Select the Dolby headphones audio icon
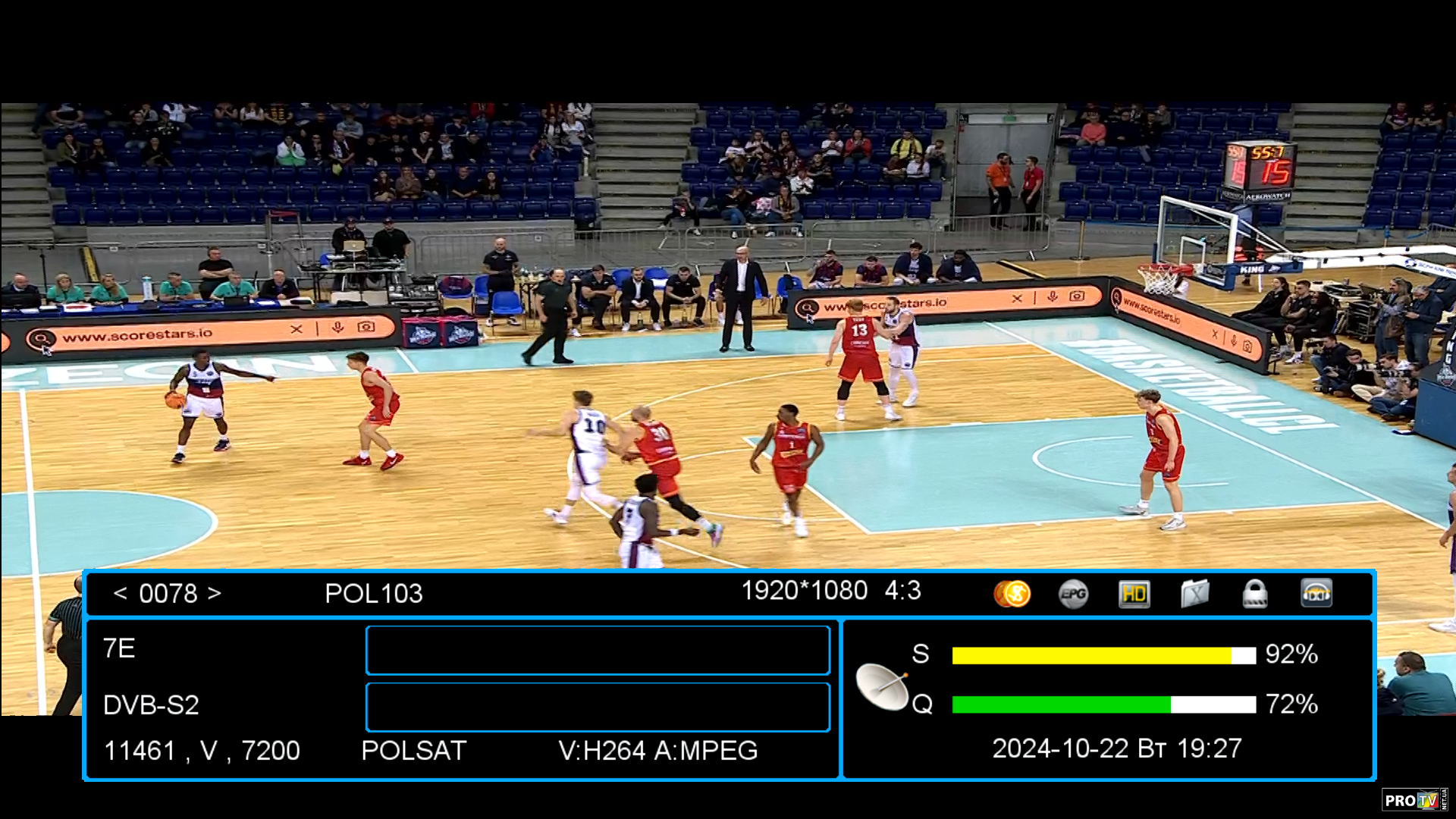Viewport: 1456px width, 819px height. [1316, 594]
